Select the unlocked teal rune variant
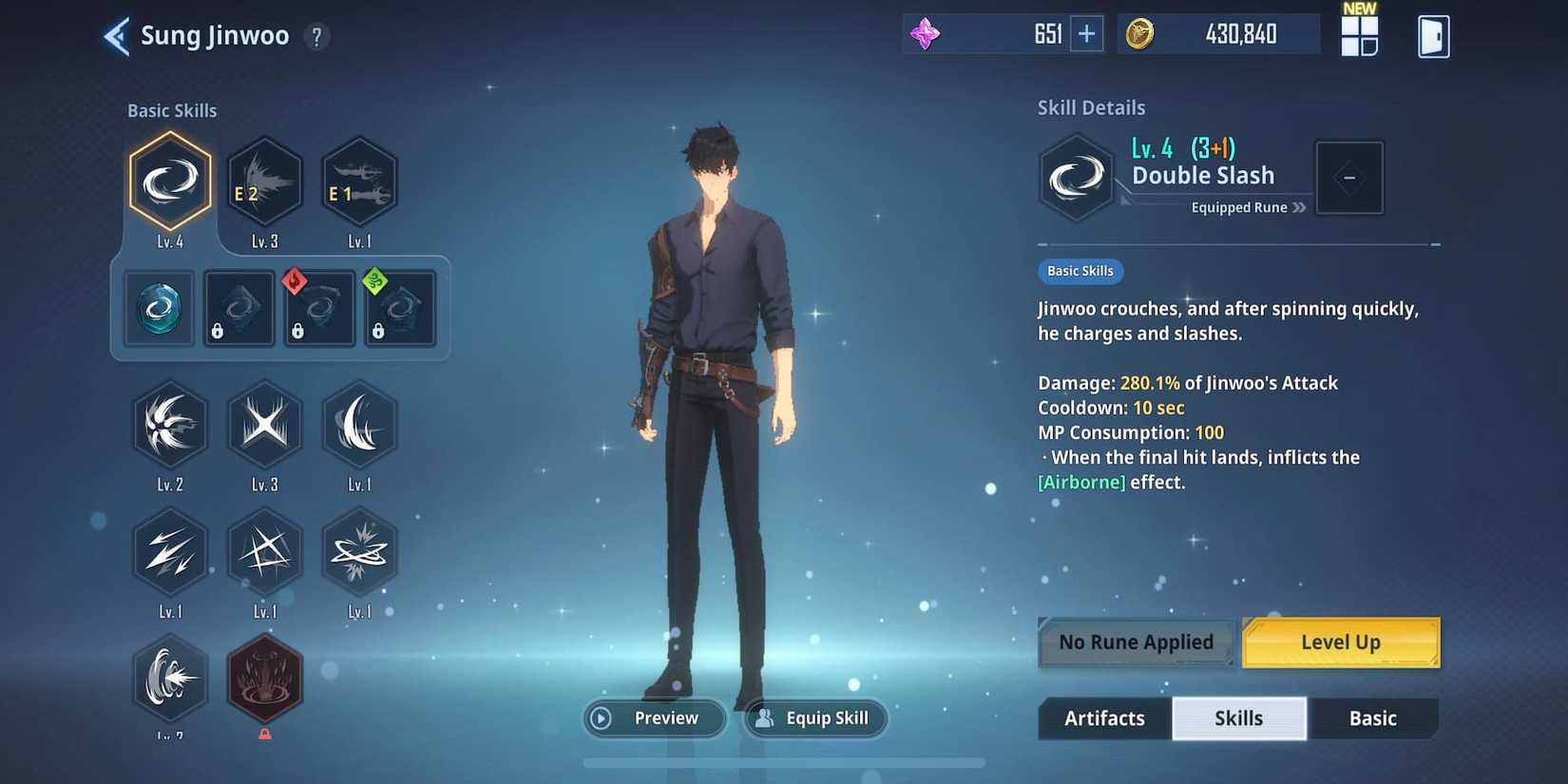 158,307
